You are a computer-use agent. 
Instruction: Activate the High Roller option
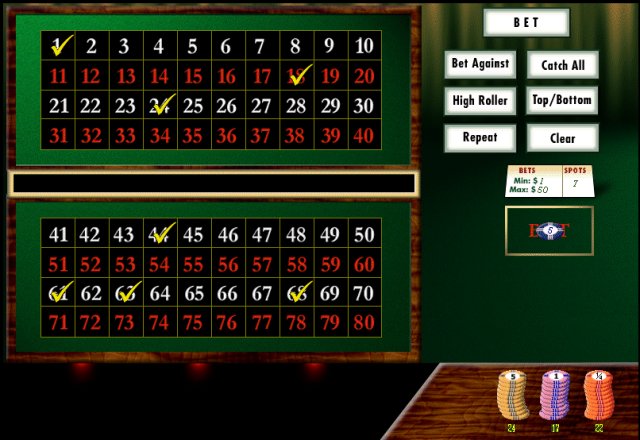point(480,100)
